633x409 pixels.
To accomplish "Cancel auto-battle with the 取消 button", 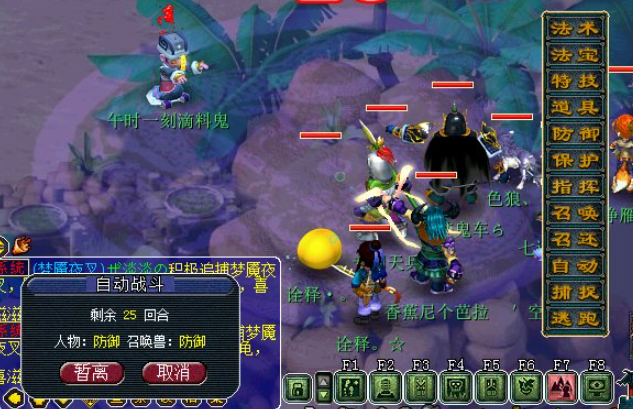I will coord(174,373).
